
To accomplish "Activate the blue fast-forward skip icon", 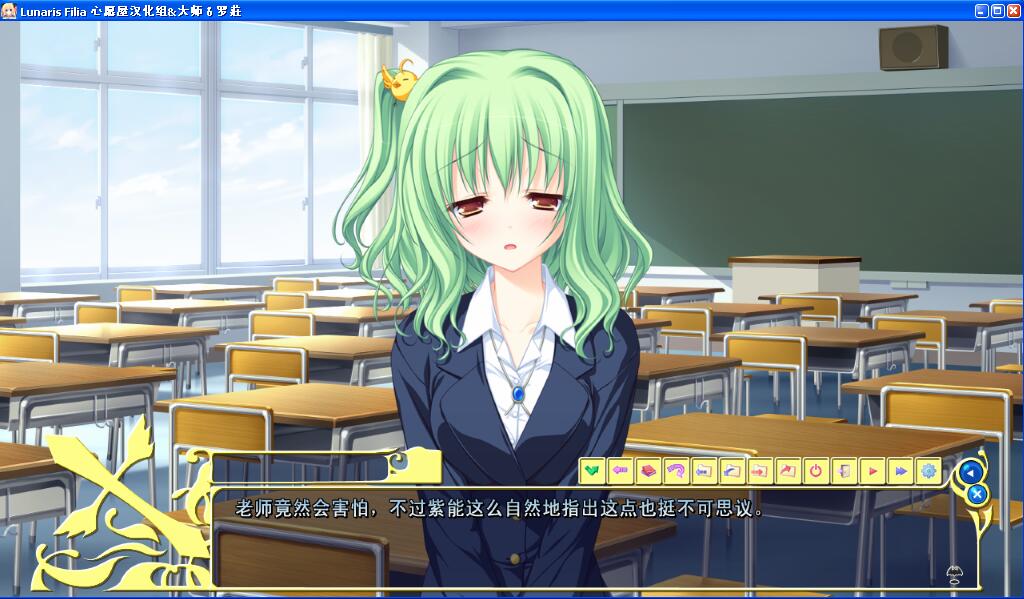I will 900,470.
